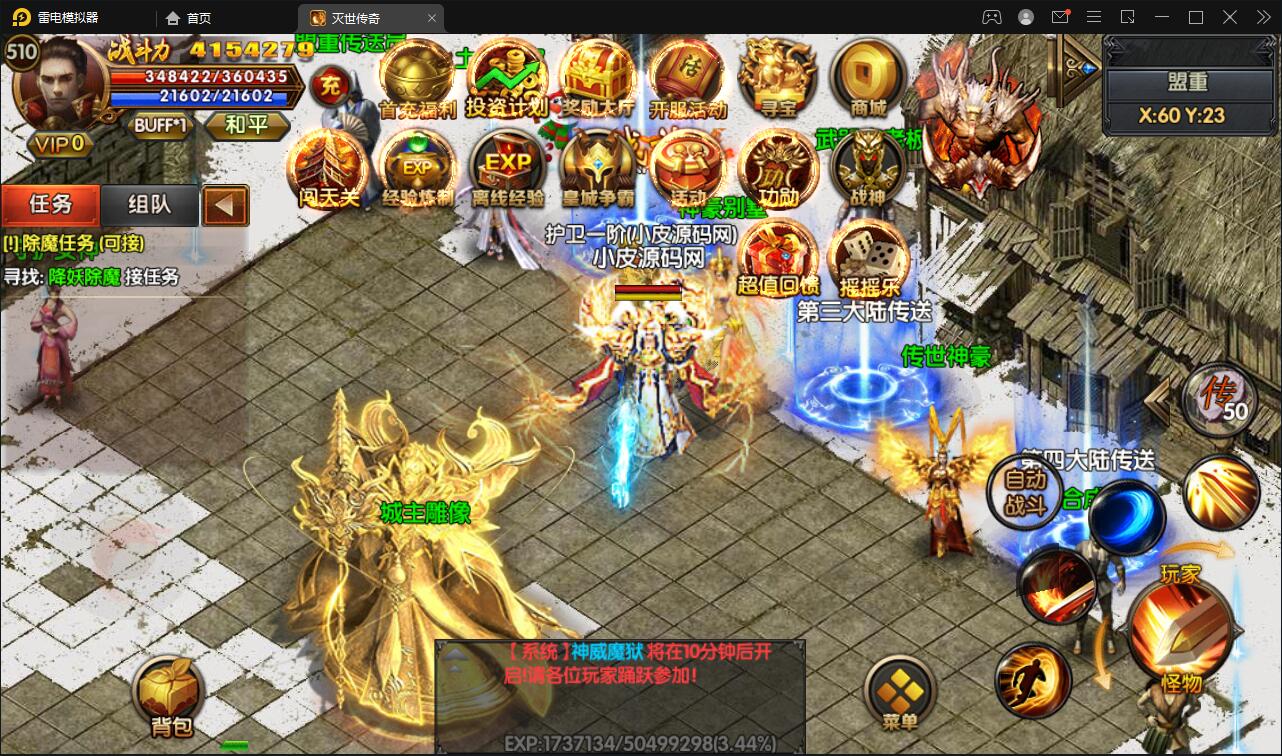Enter the 闯天关 challenge icon
The width and height of the screenshot is (1282, 756).
click(328, 167)
